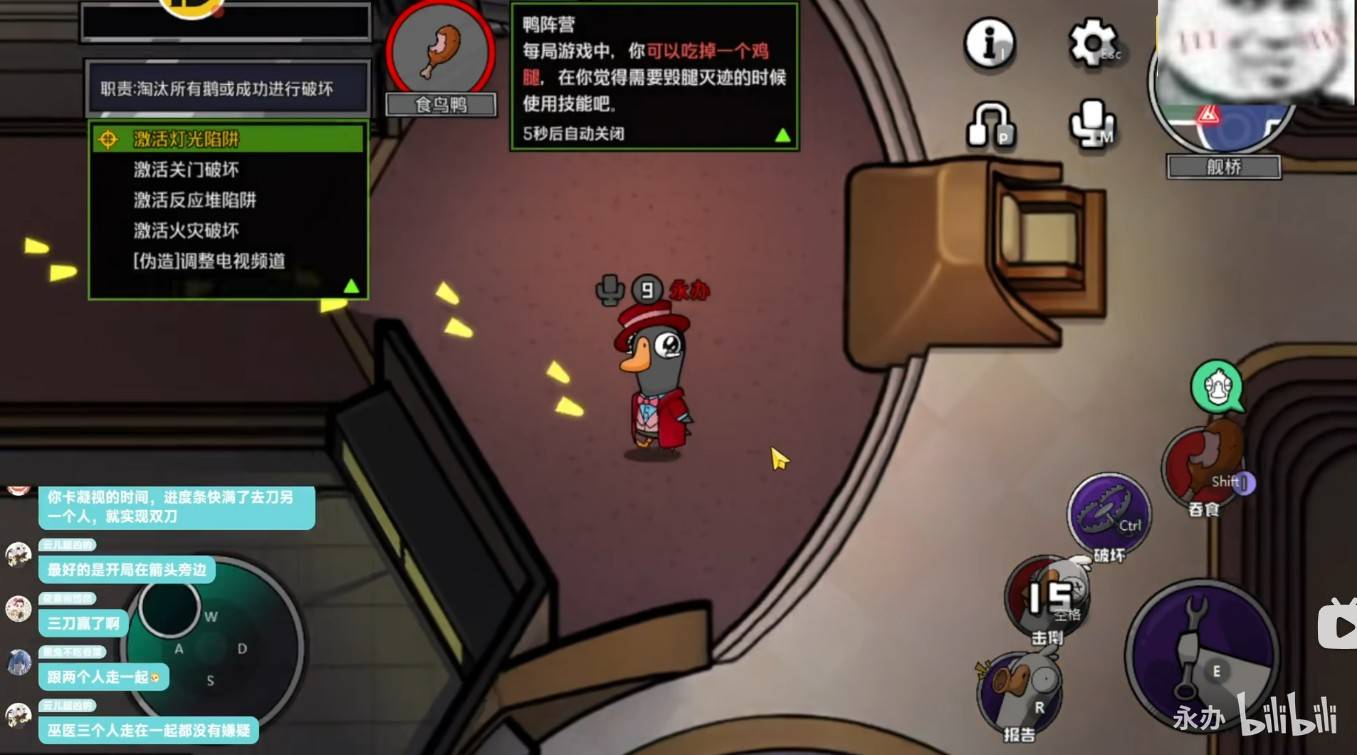Viewport: 1357px width, 755px height.
Task: Open the green duck emote bubble
Action: pos(1217,386)
